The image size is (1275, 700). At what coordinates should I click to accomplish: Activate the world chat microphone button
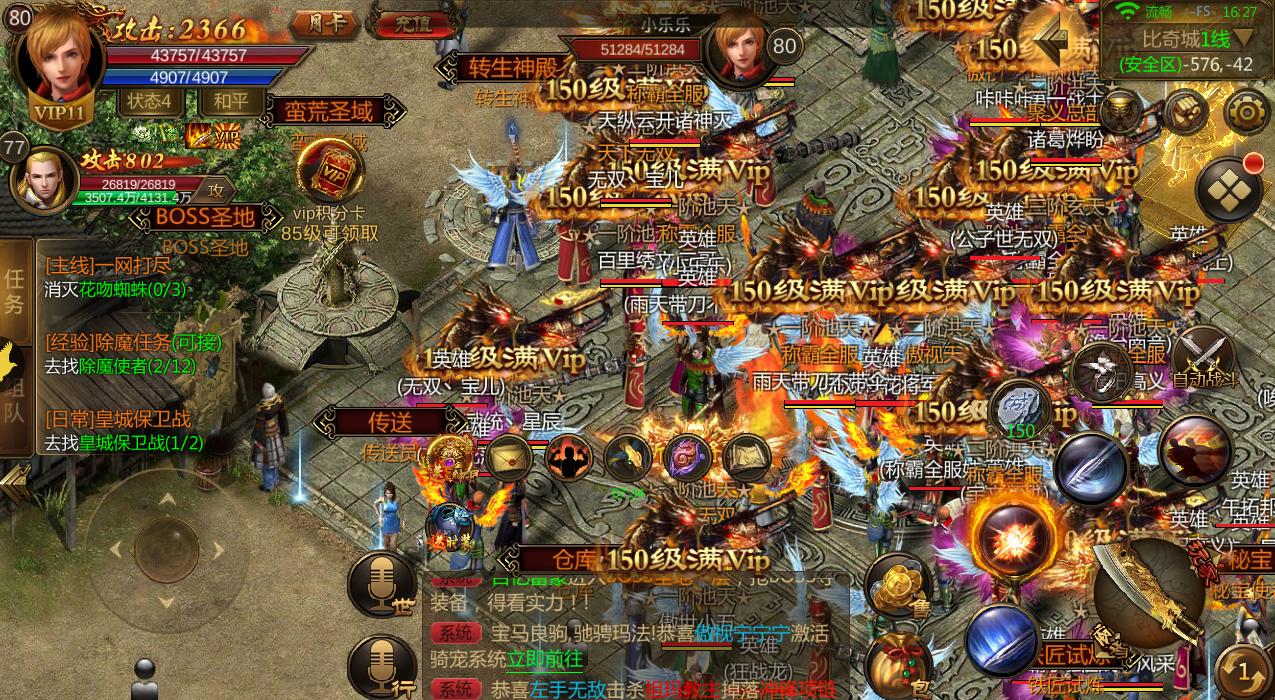click(x=382, y=583)
